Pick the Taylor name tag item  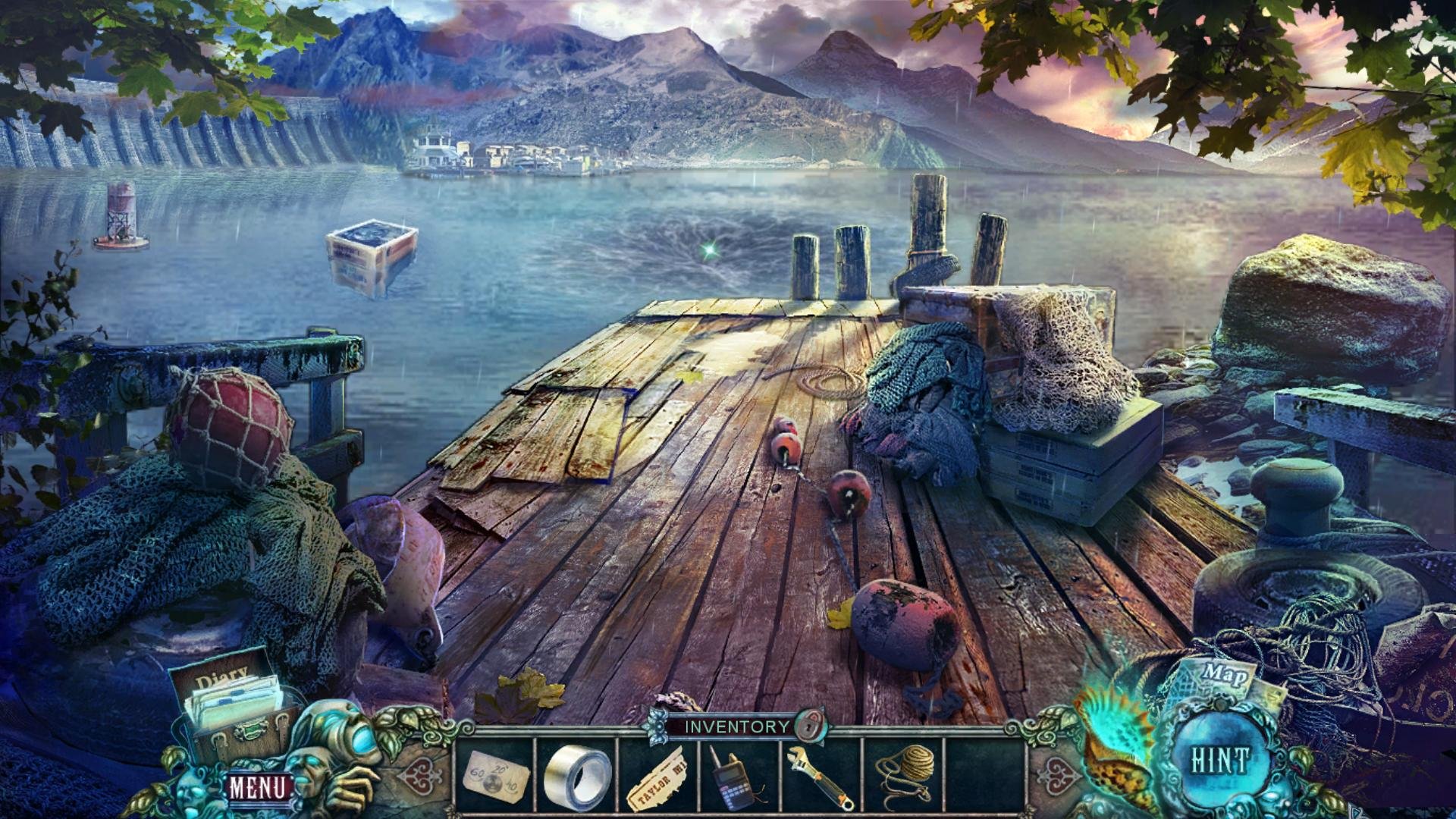click(x=658, y=779)
